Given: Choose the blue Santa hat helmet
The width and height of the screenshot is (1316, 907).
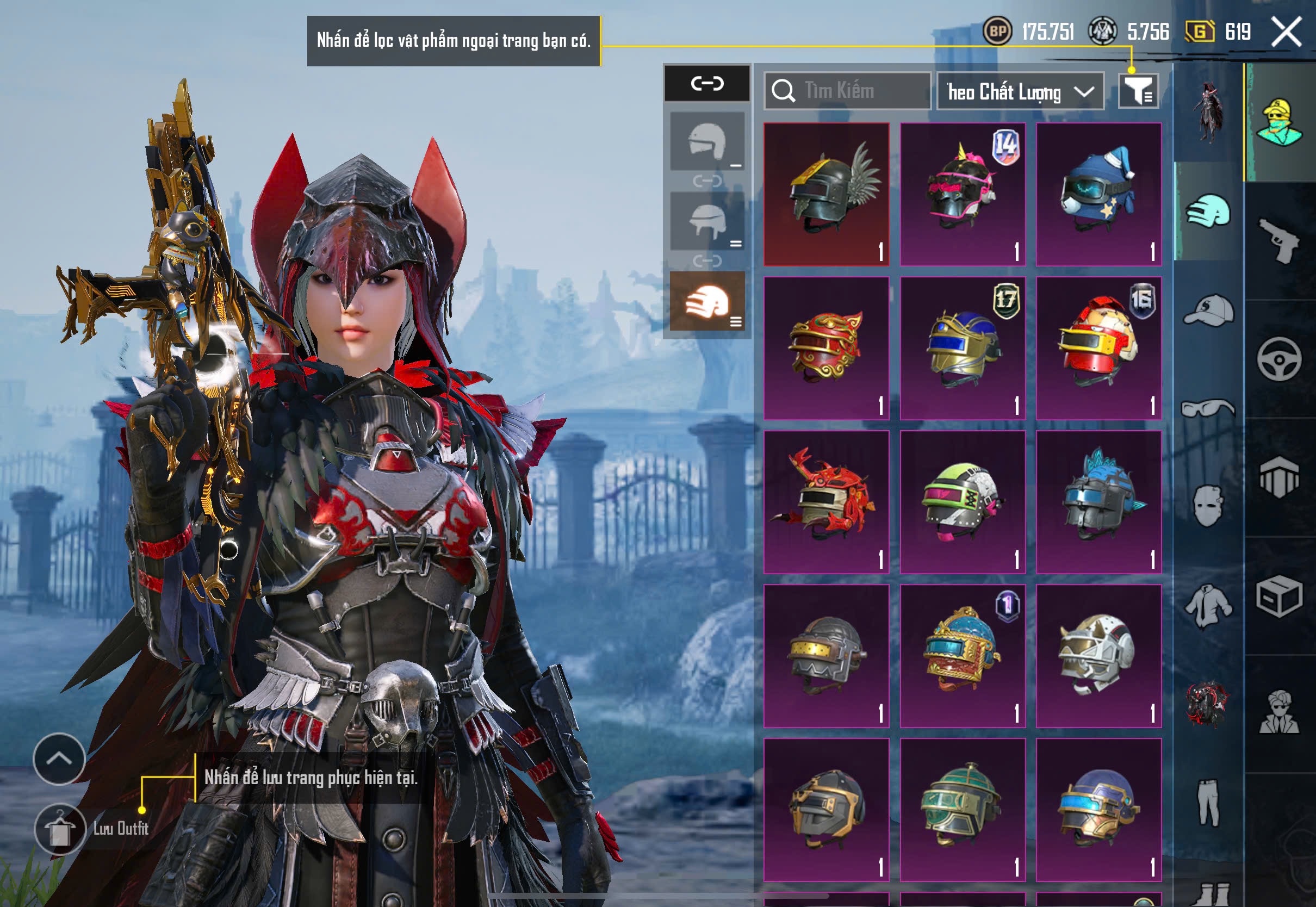Looking at the screenshot, I should click(x=1098, y=194).
